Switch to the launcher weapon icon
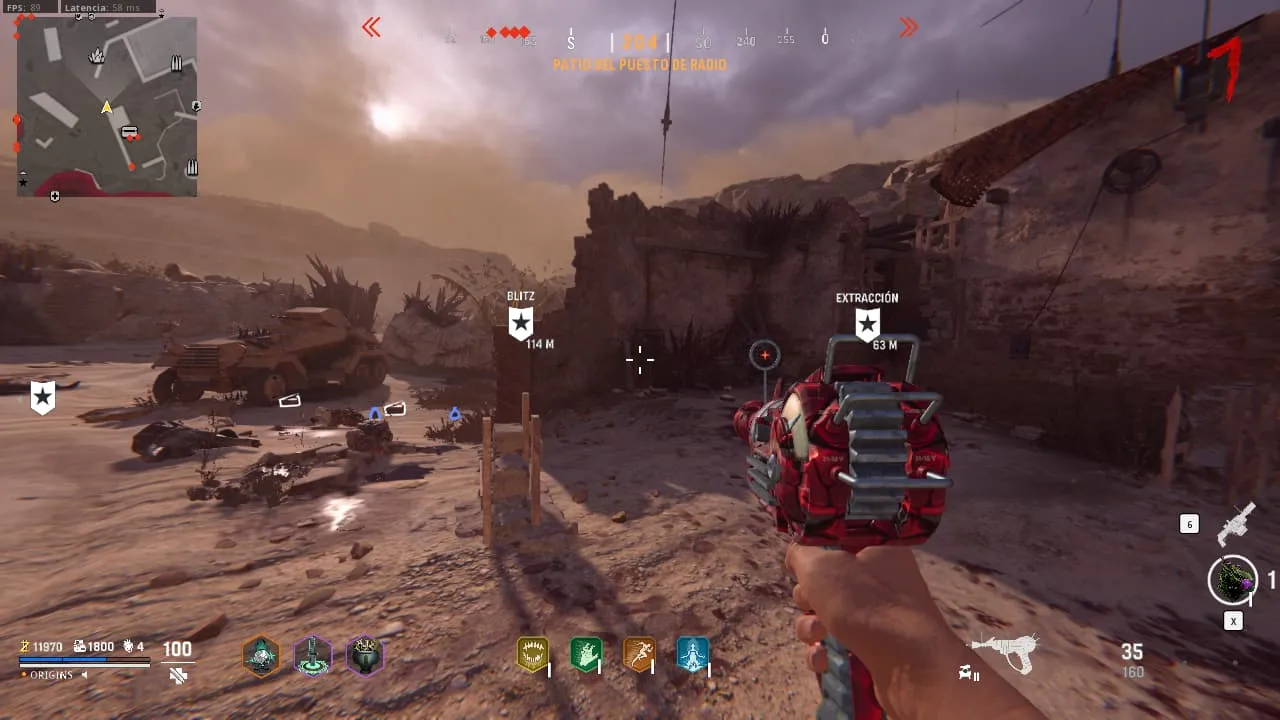Screen dimensions: 1280x720 click(1236, 523)
